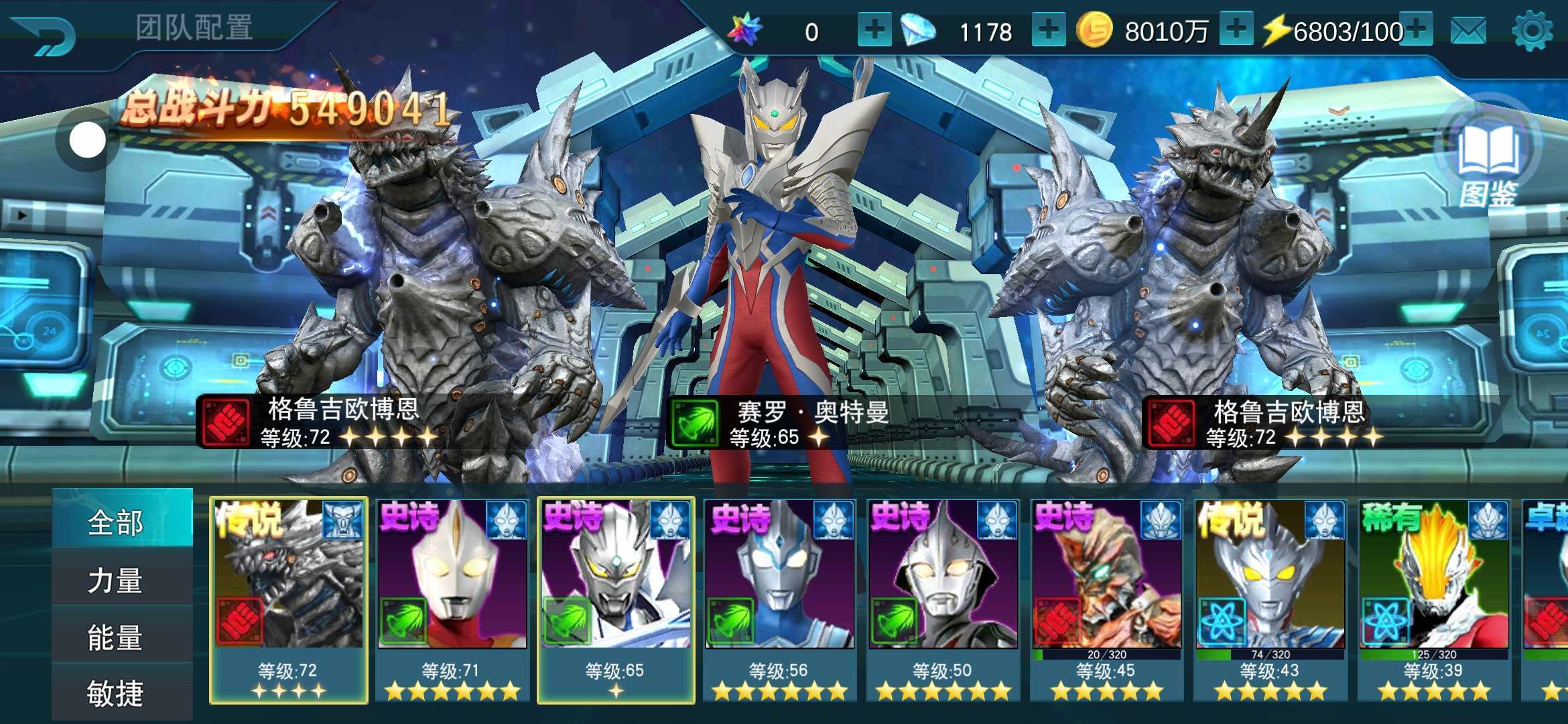The height and width of the screenshot is (724, 1568).
Task: Add gold coins with plus button
Action: (1236, 30)
